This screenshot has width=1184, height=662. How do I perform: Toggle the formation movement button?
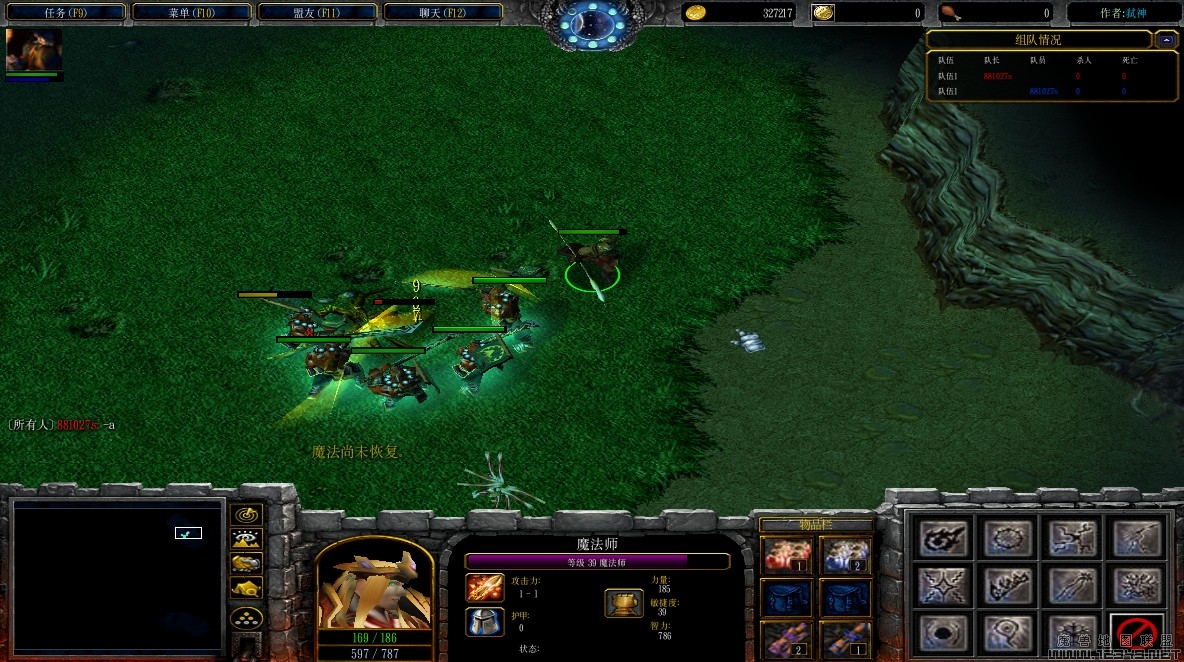coord(246,617)
